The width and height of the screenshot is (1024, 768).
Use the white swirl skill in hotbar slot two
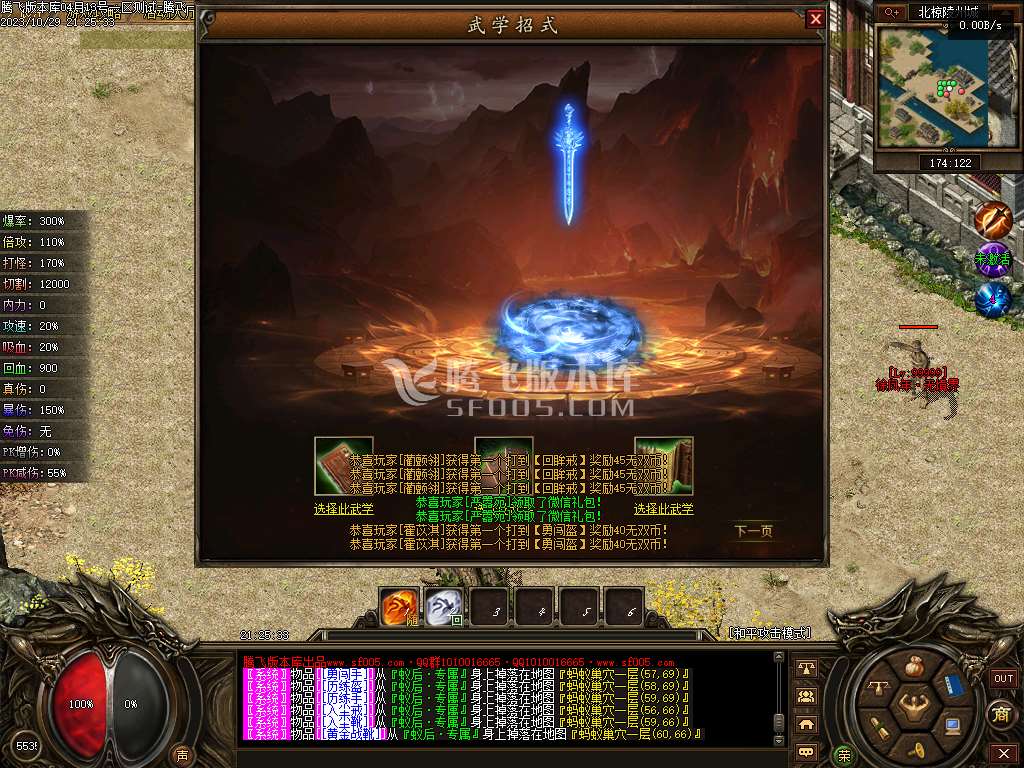(445, 606)
